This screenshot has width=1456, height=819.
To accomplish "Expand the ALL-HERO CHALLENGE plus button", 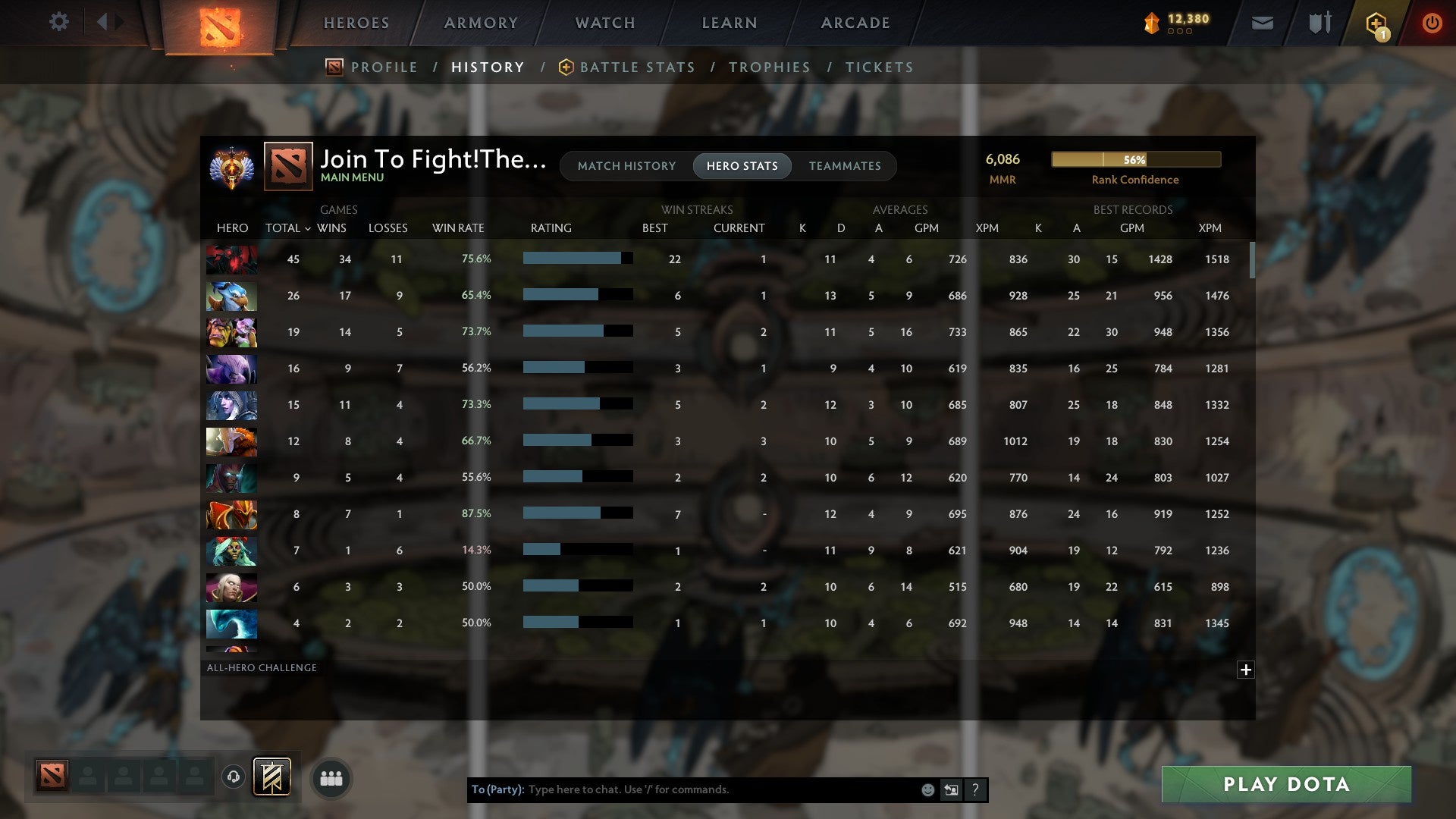I will coord(1246,670).
